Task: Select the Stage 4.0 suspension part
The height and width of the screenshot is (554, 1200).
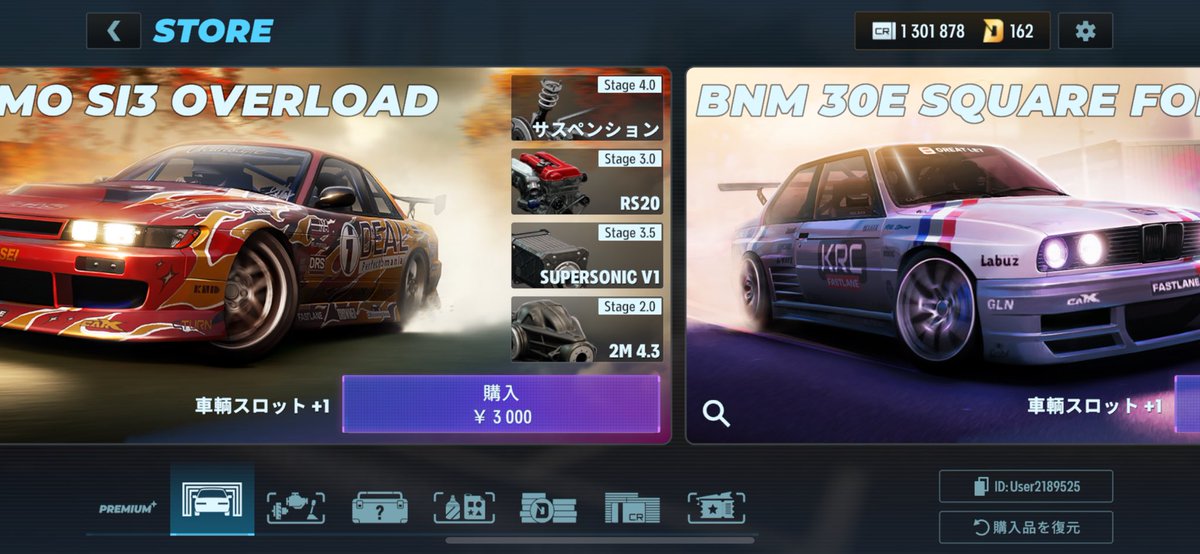Action: point(586,107)
